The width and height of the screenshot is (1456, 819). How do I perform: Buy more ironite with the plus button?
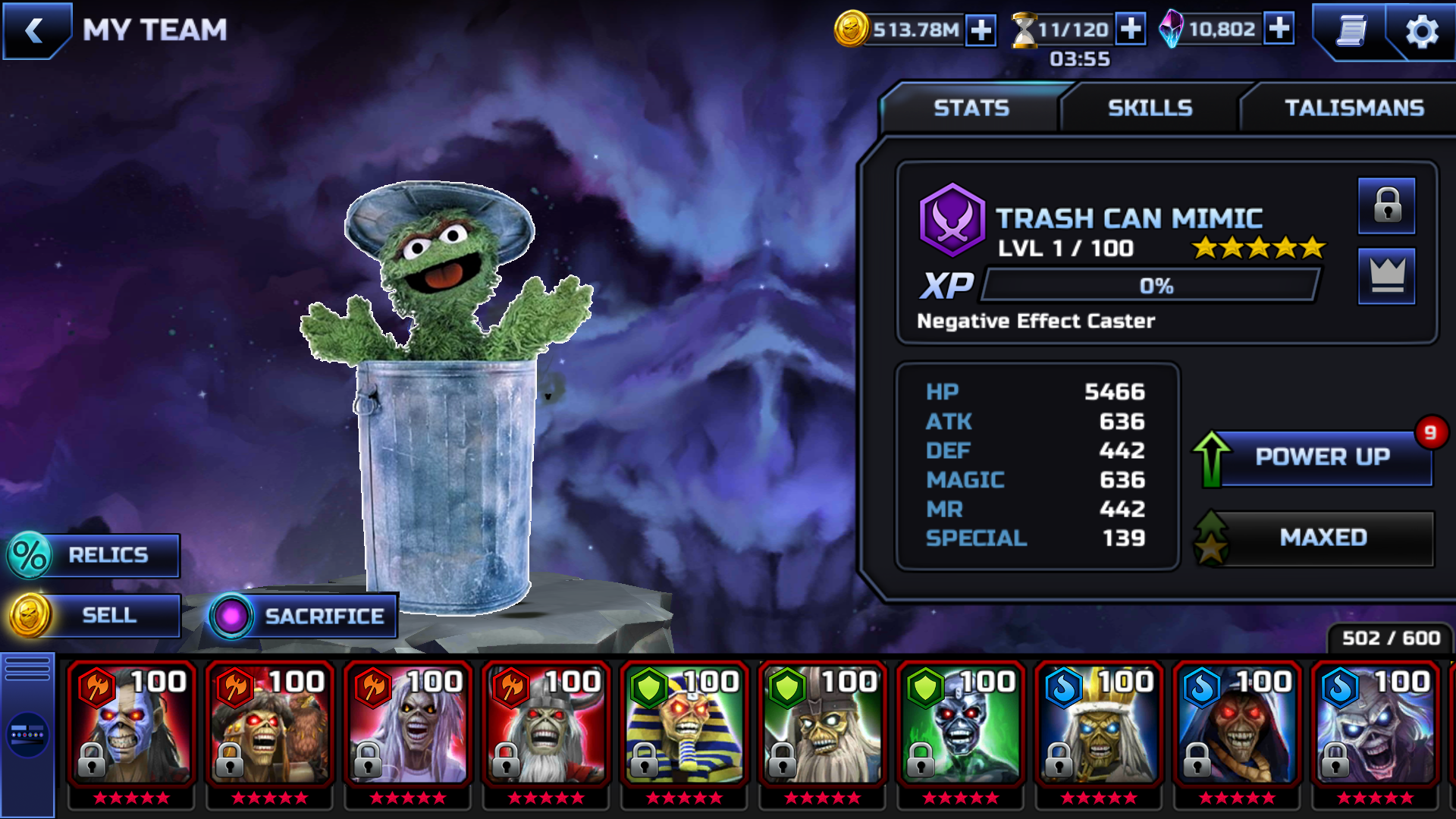[1279, 29]
